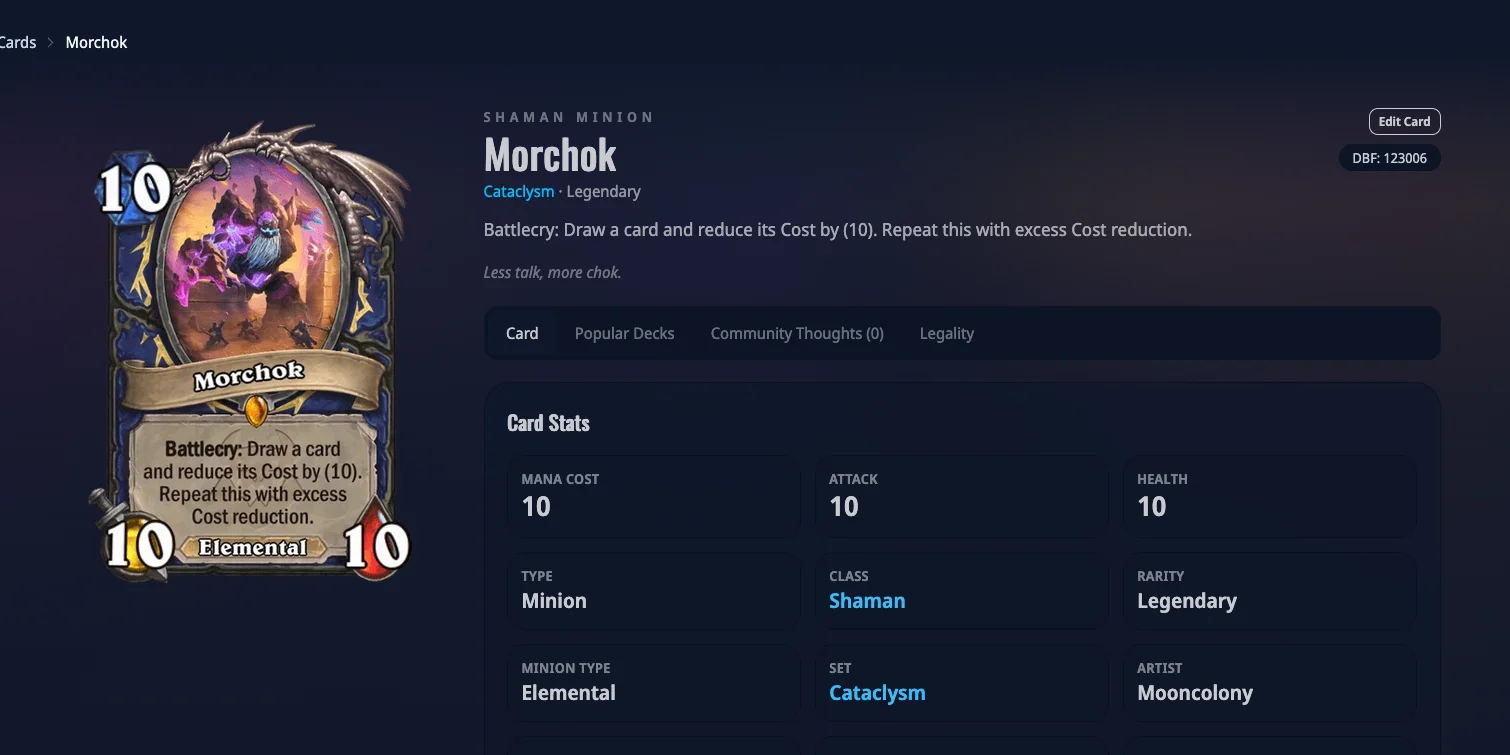Image resolution: width=1510 pixels, height=755 pixels.
Task: Open the Cataclysm link in the Set field
Action: (x=877, y=693)
